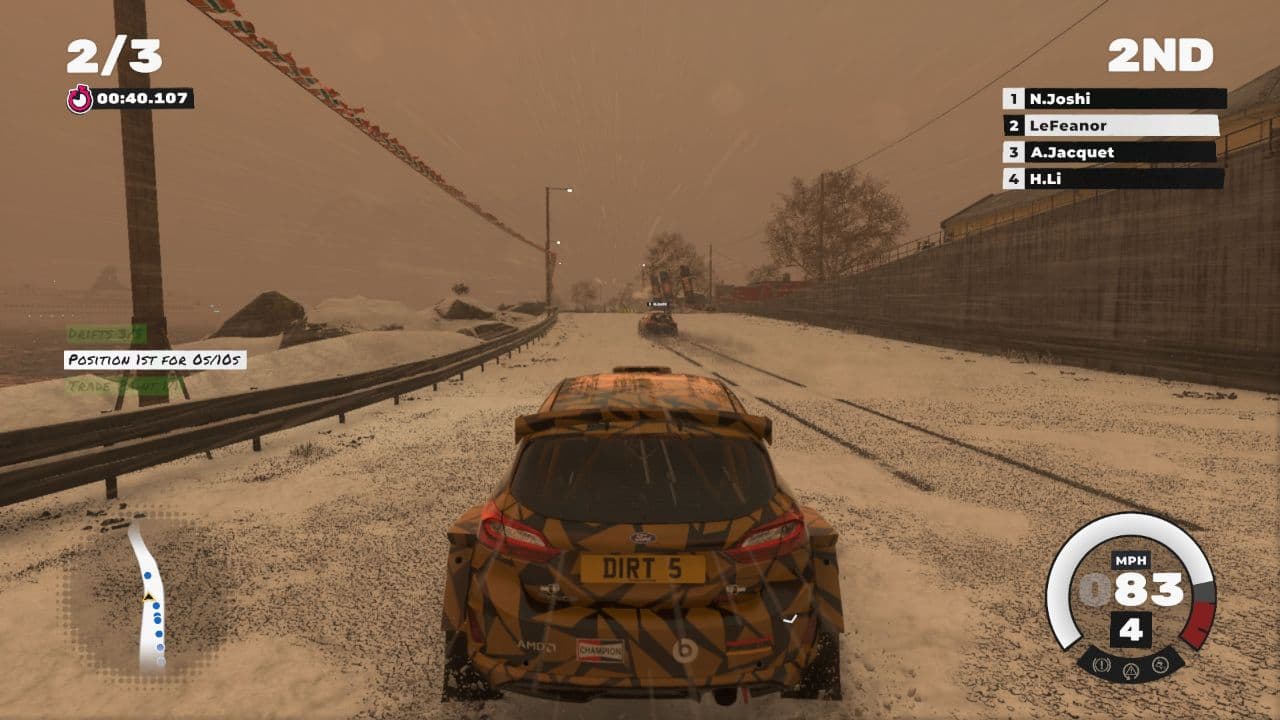The image size is (1280, 720).
Task: Select the LeFeanor standings row
Action: [1111, 126]
